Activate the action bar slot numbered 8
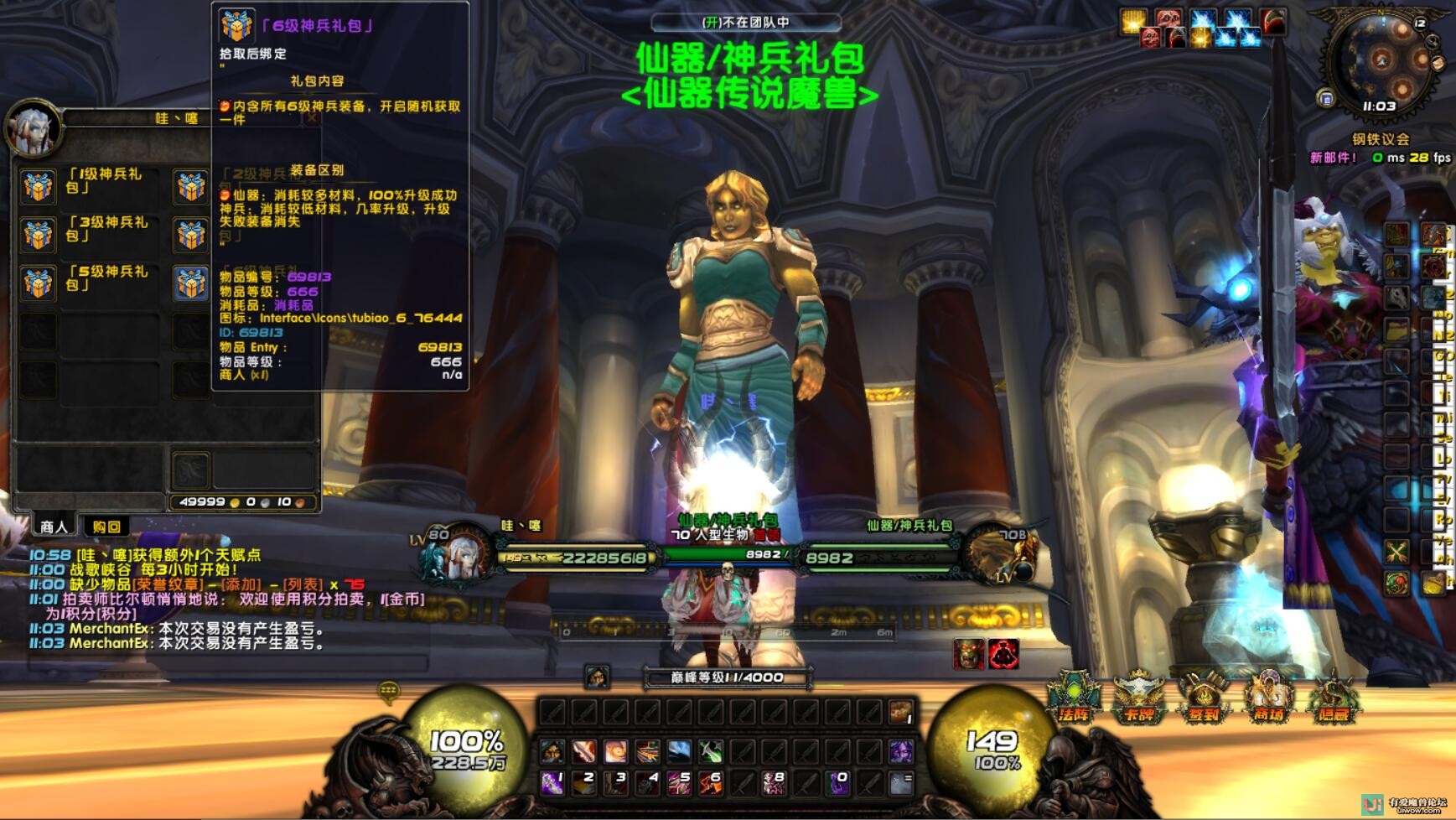The image size is (1456, 820). (773, 783)
